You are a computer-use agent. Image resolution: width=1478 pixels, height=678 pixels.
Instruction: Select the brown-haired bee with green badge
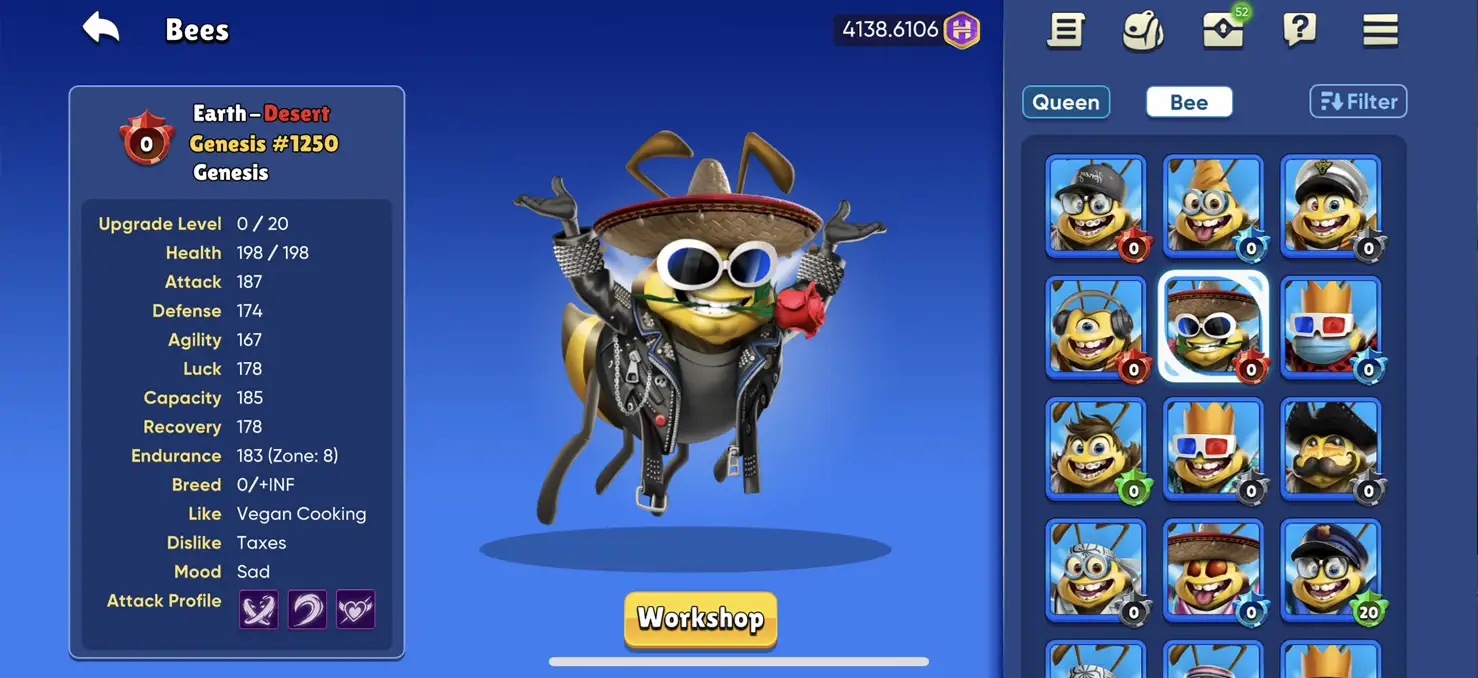tap(1096, 448)
